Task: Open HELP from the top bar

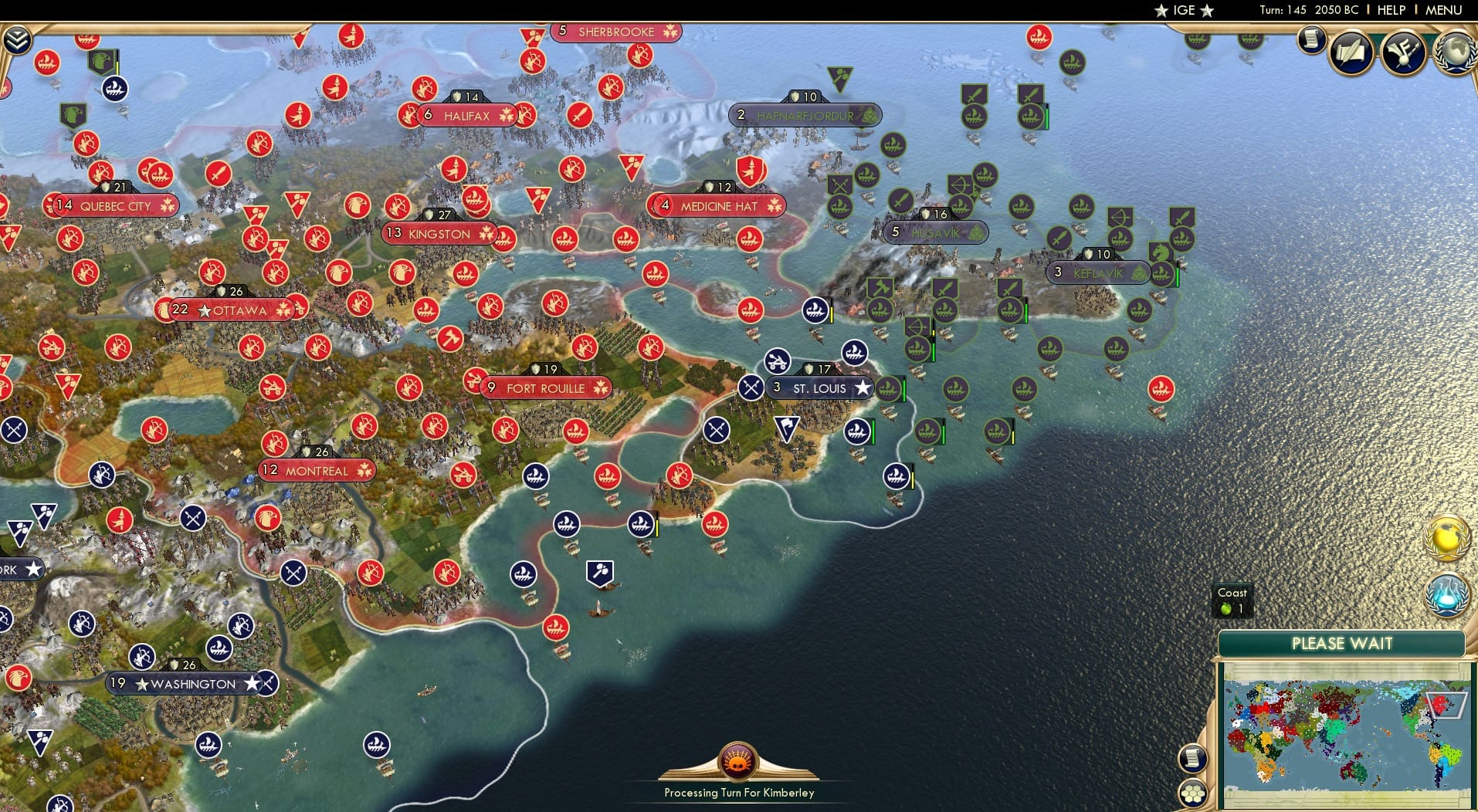Action: [1392, 10]
